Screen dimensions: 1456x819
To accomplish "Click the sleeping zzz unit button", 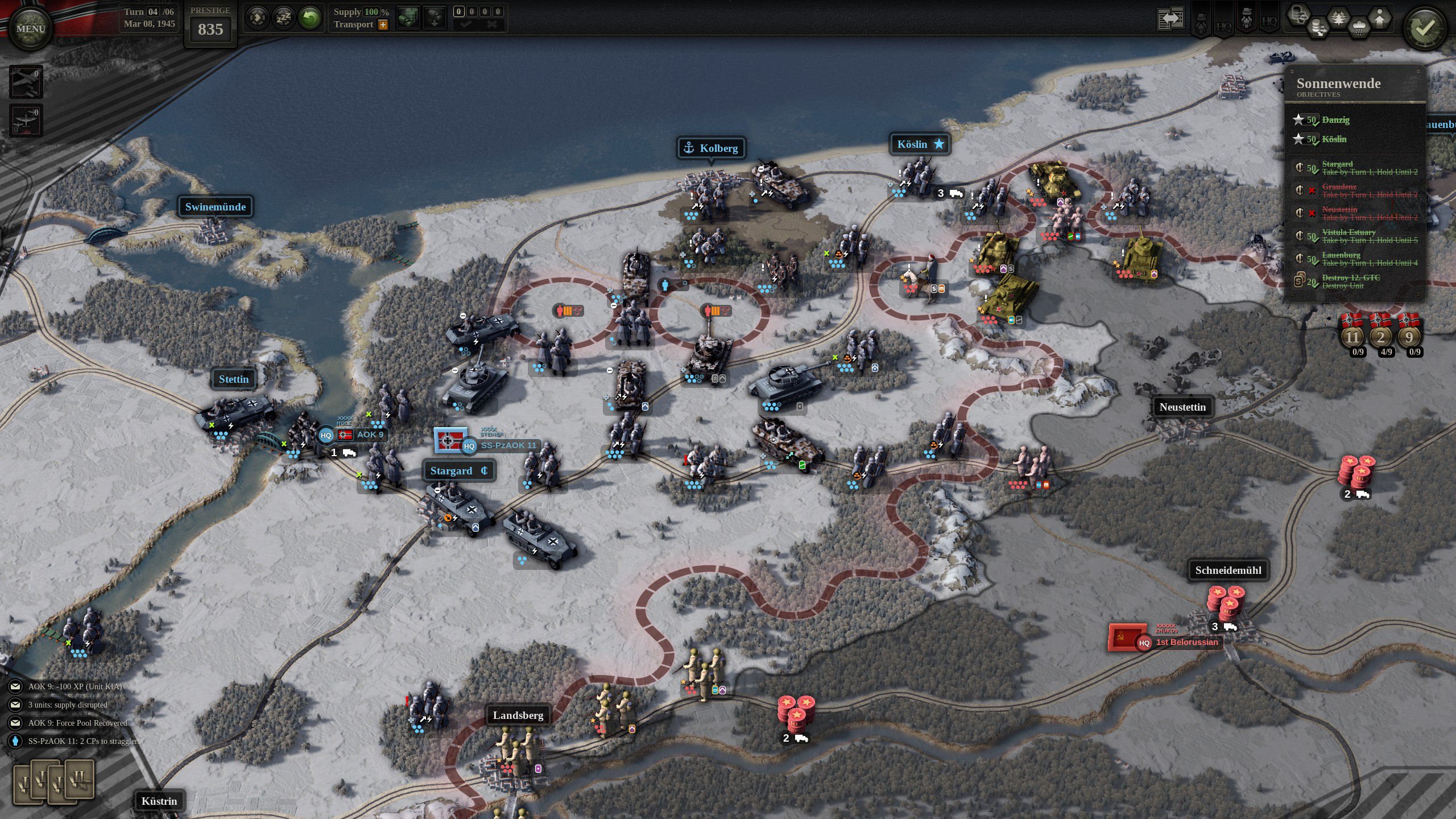I will (x=283, y=18).
